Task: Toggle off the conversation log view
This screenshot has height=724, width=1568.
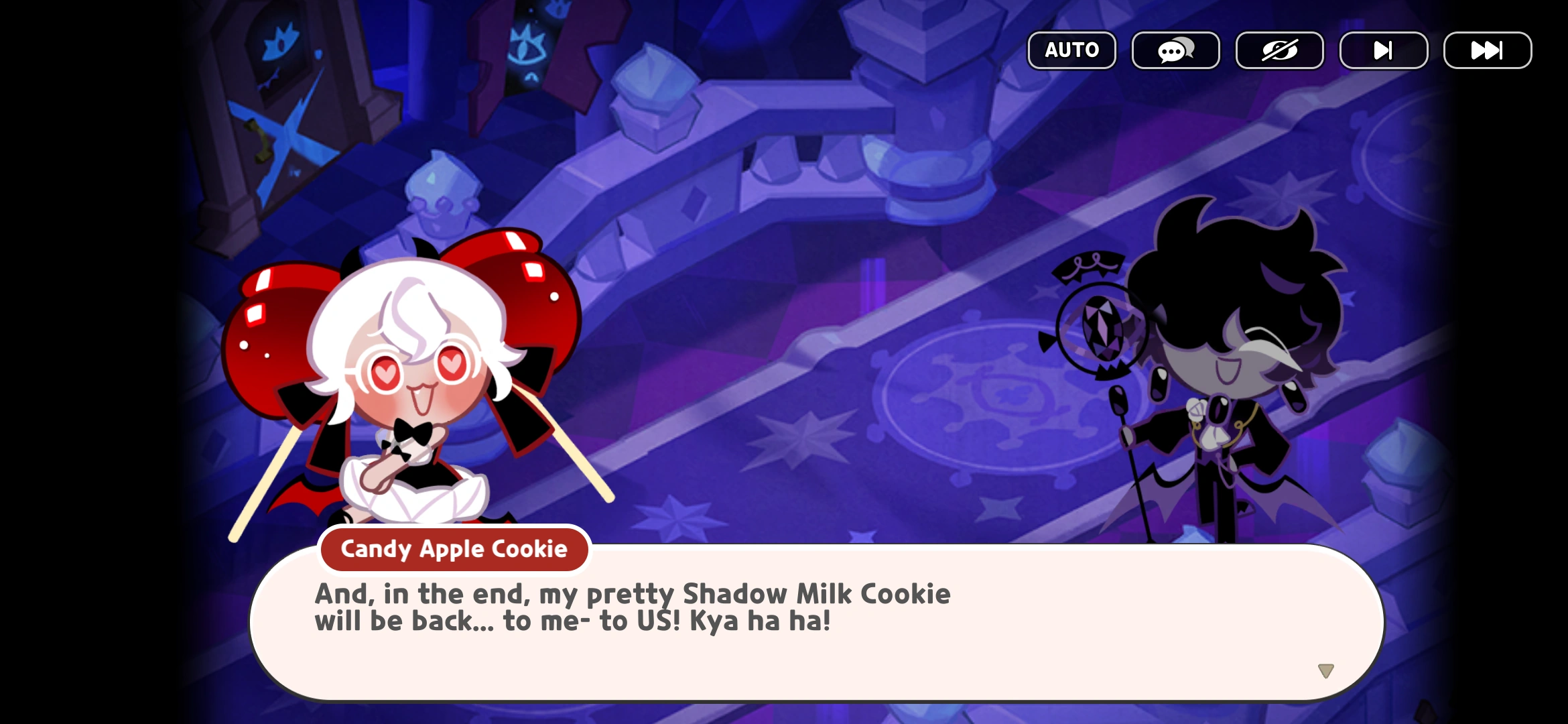Action: (x=1175, y=50)
